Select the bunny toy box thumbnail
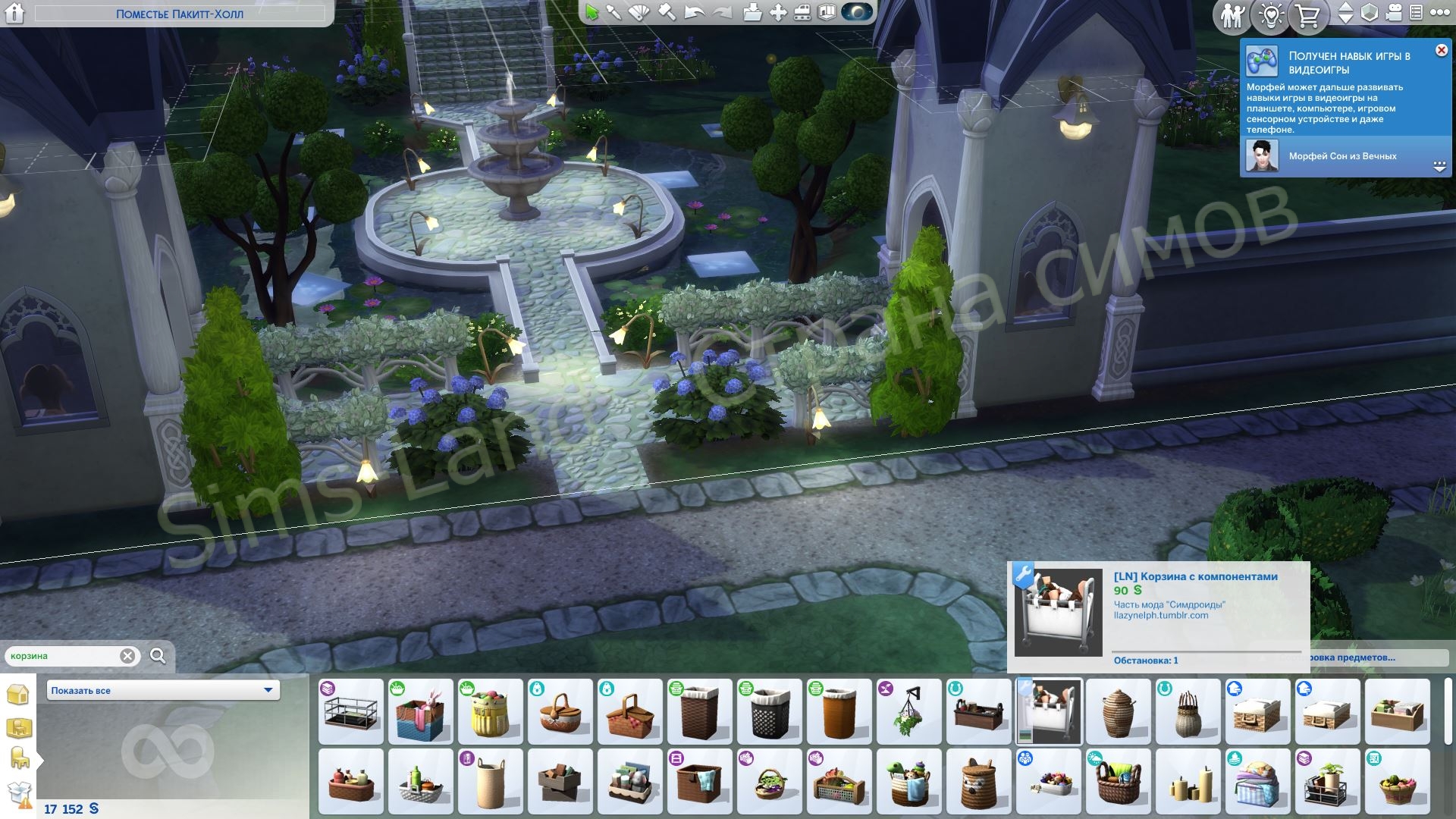 point(420,712)
